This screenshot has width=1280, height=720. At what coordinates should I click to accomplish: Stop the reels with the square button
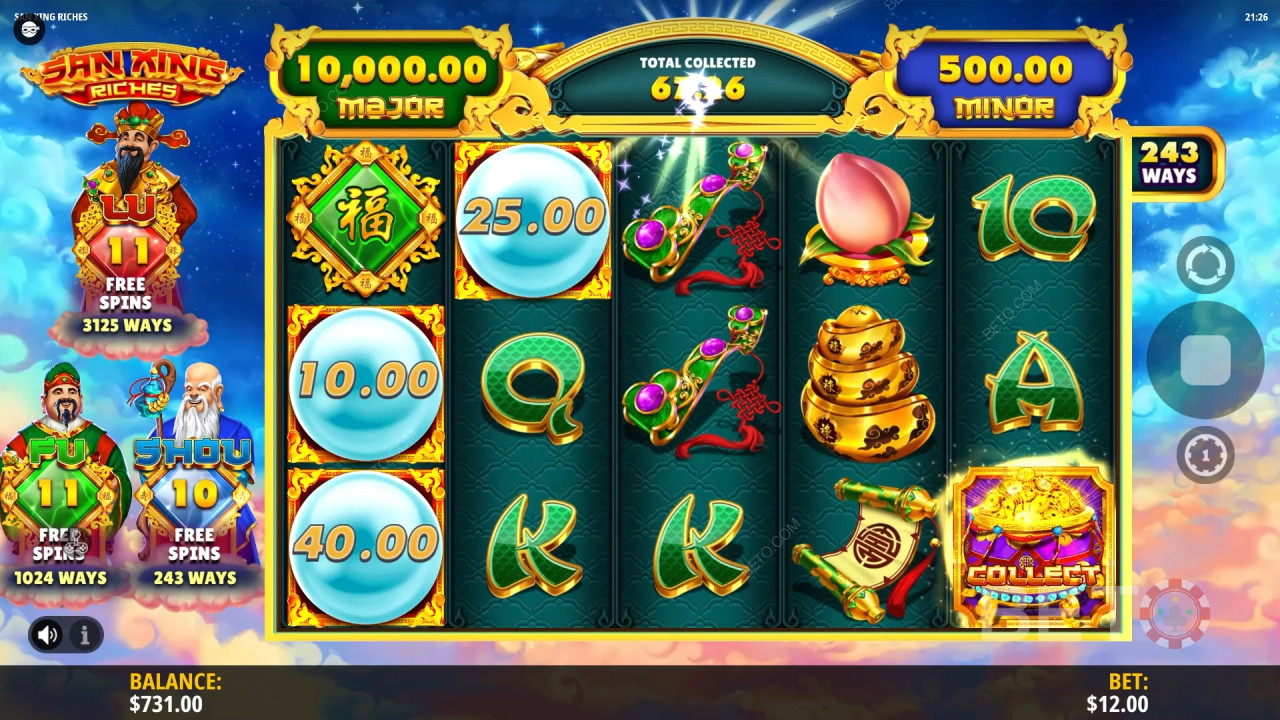(1205, 360)
